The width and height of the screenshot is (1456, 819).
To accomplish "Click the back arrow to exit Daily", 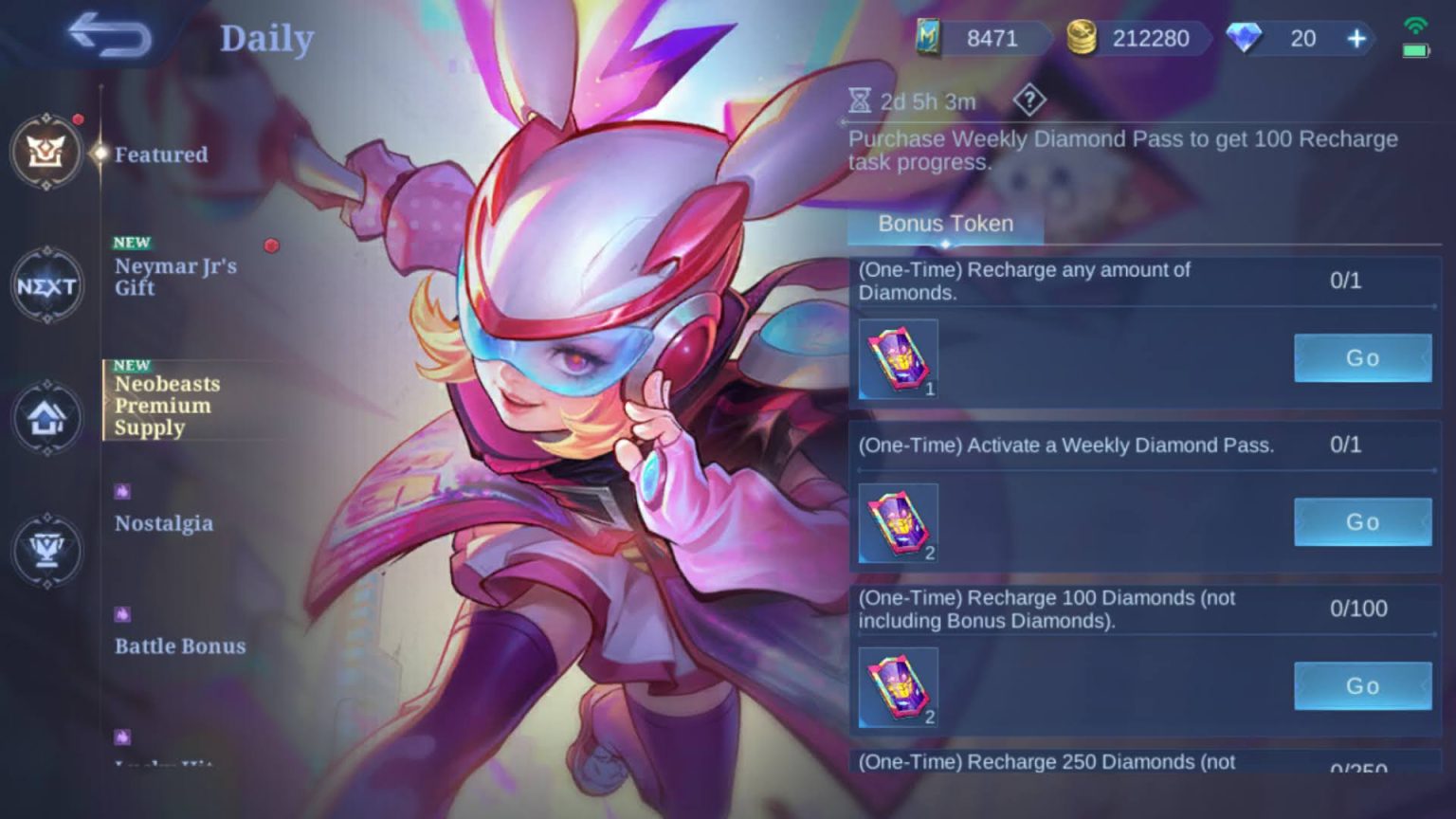I will coord(111,34).
